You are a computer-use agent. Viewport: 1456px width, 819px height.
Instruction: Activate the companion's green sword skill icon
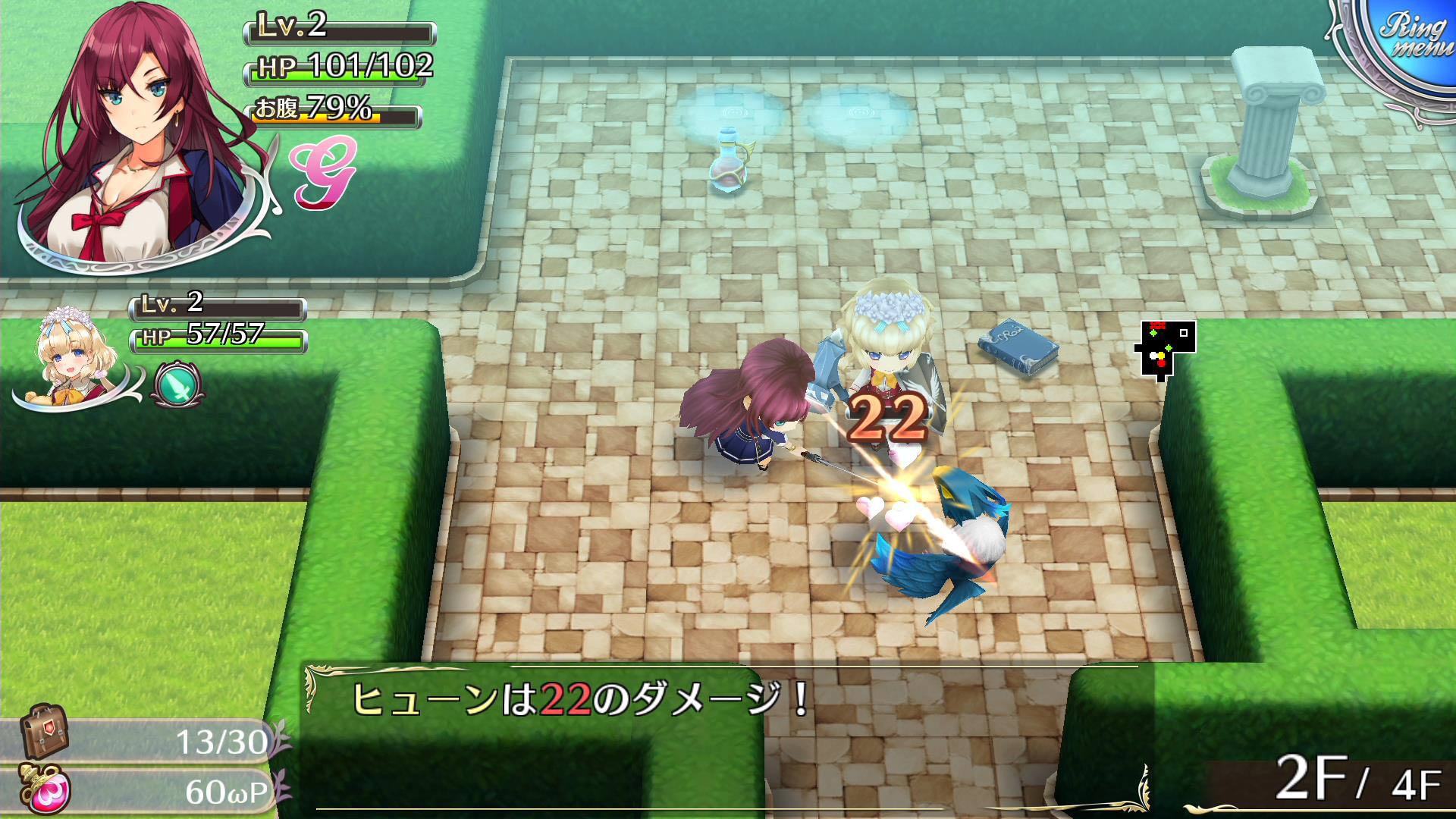click(x=177, y=384)
